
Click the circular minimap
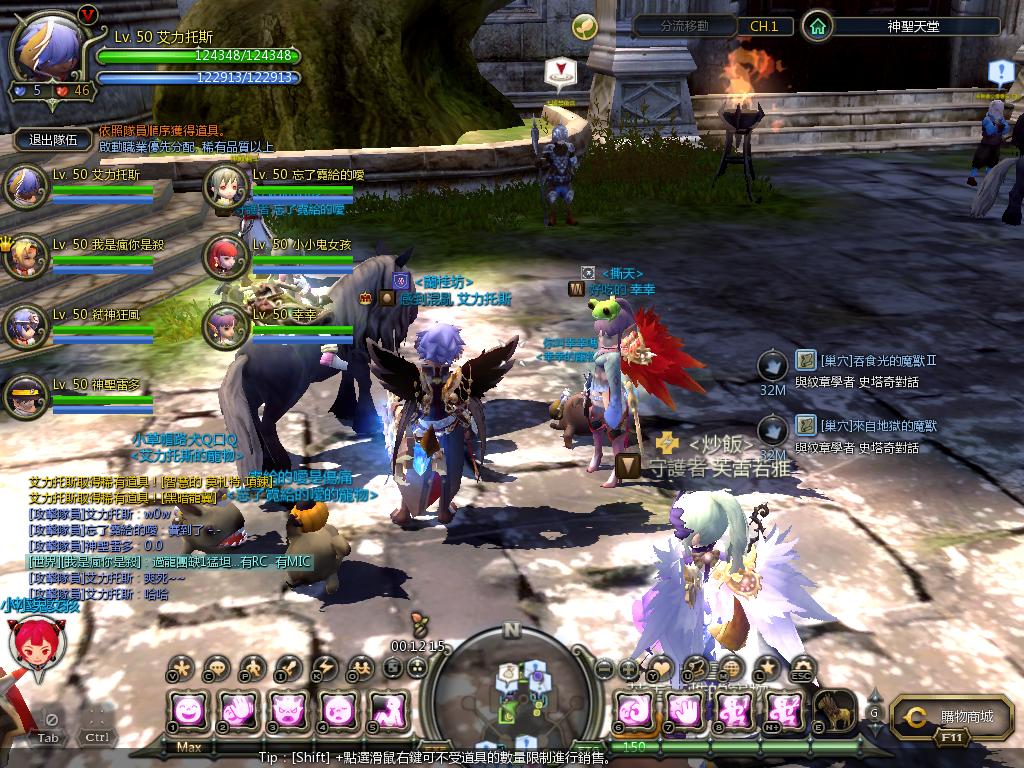(x=512, y=688)
